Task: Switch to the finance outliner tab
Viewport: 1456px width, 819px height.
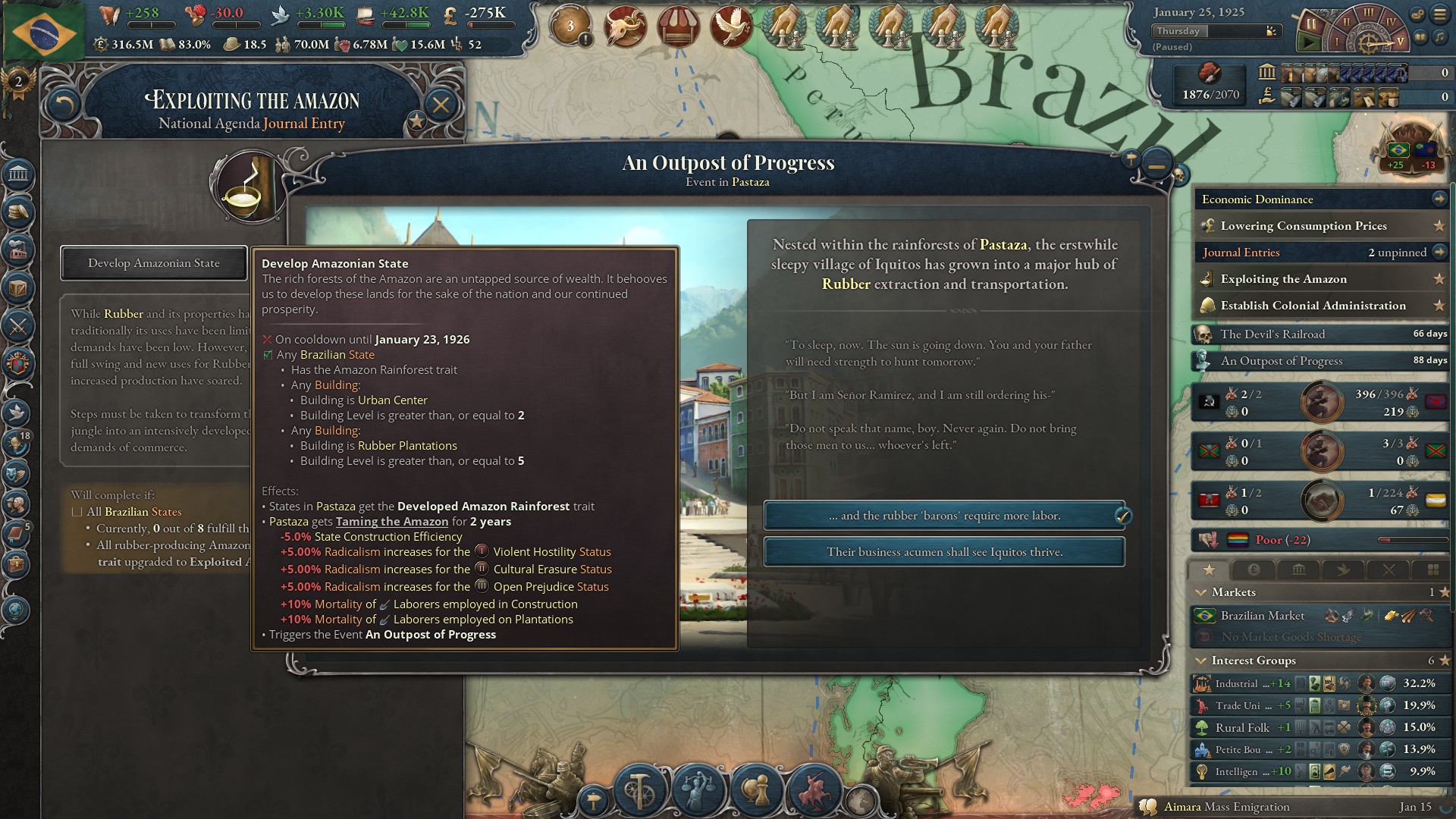Action: tap(1254, 570)
